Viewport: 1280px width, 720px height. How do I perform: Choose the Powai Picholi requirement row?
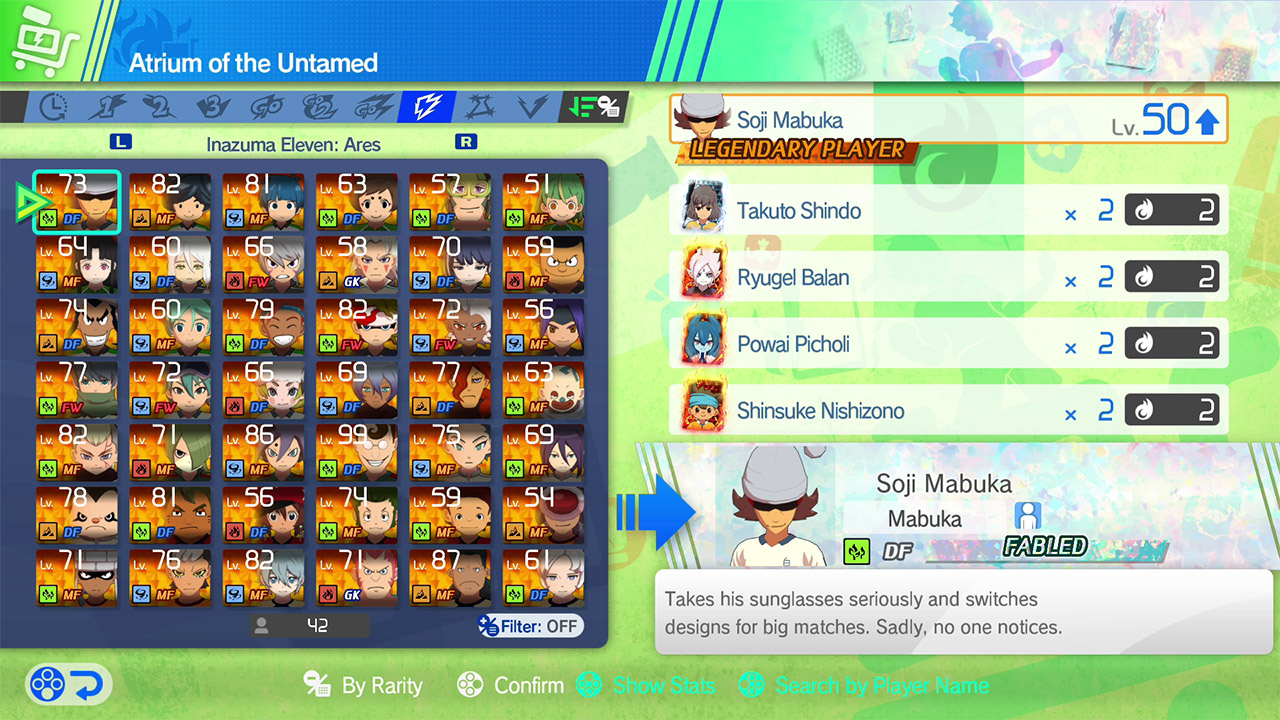[x=948, y=345]
